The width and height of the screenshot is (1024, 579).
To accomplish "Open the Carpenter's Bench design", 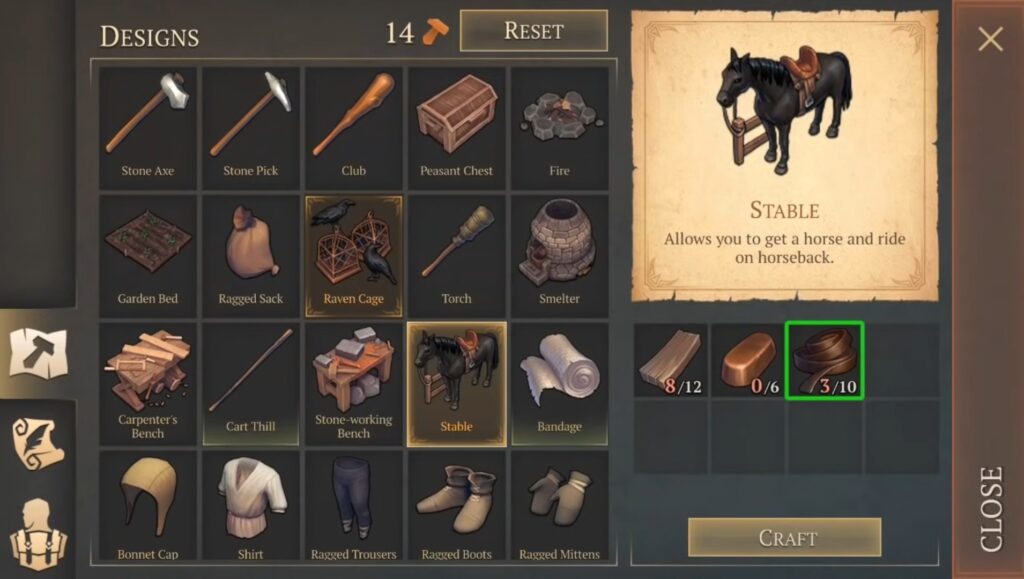I will (148, 382).
